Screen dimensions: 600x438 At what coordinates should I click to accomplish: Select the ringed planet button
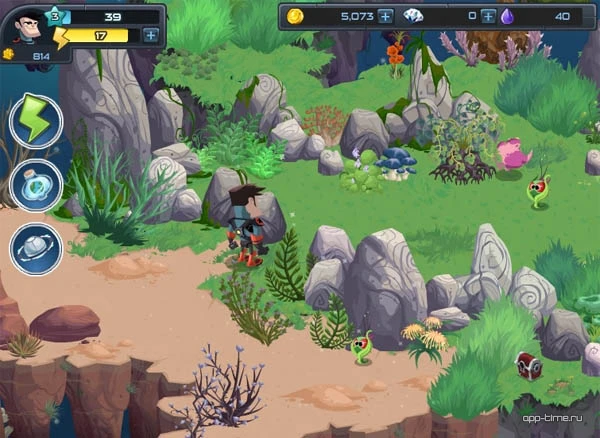point(36,248)
